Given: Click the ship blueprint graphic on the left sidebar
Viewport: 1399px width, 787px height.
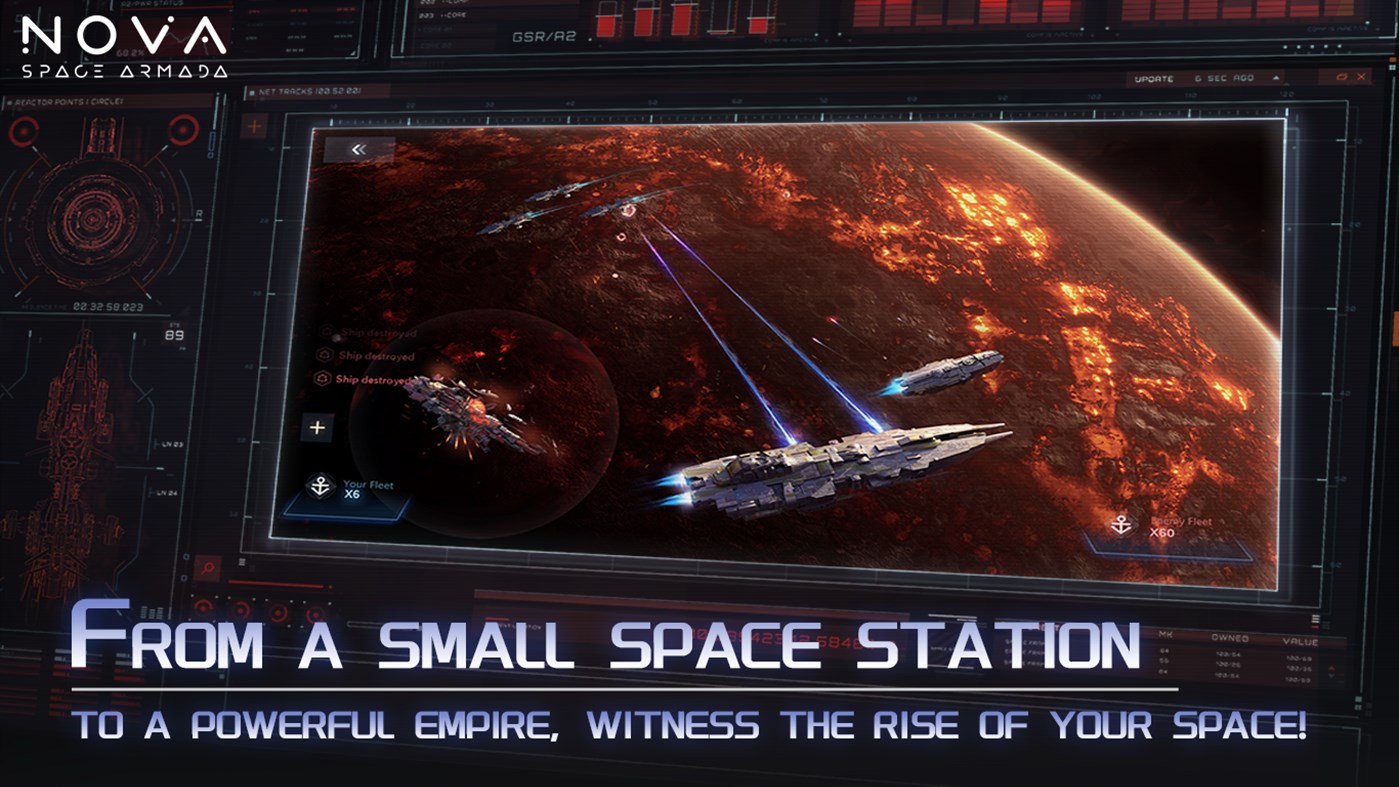Looking at the screenshot, I should 75,430.
